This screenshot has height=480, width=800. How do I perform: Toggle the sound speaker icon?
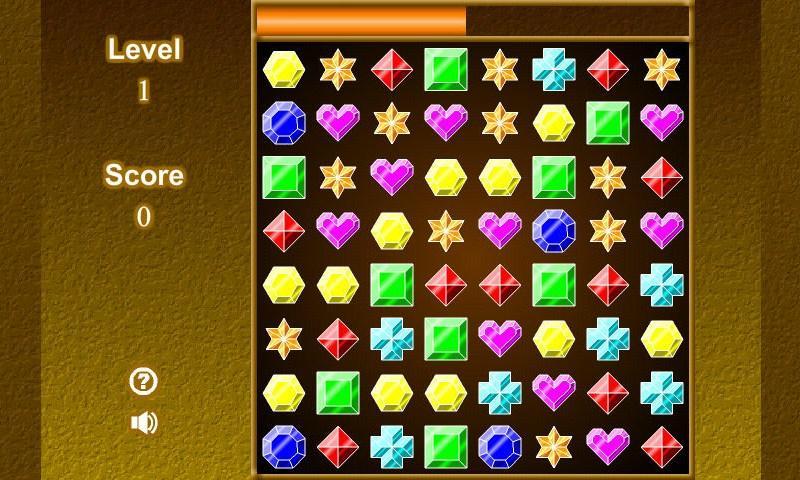pos(144,423)
